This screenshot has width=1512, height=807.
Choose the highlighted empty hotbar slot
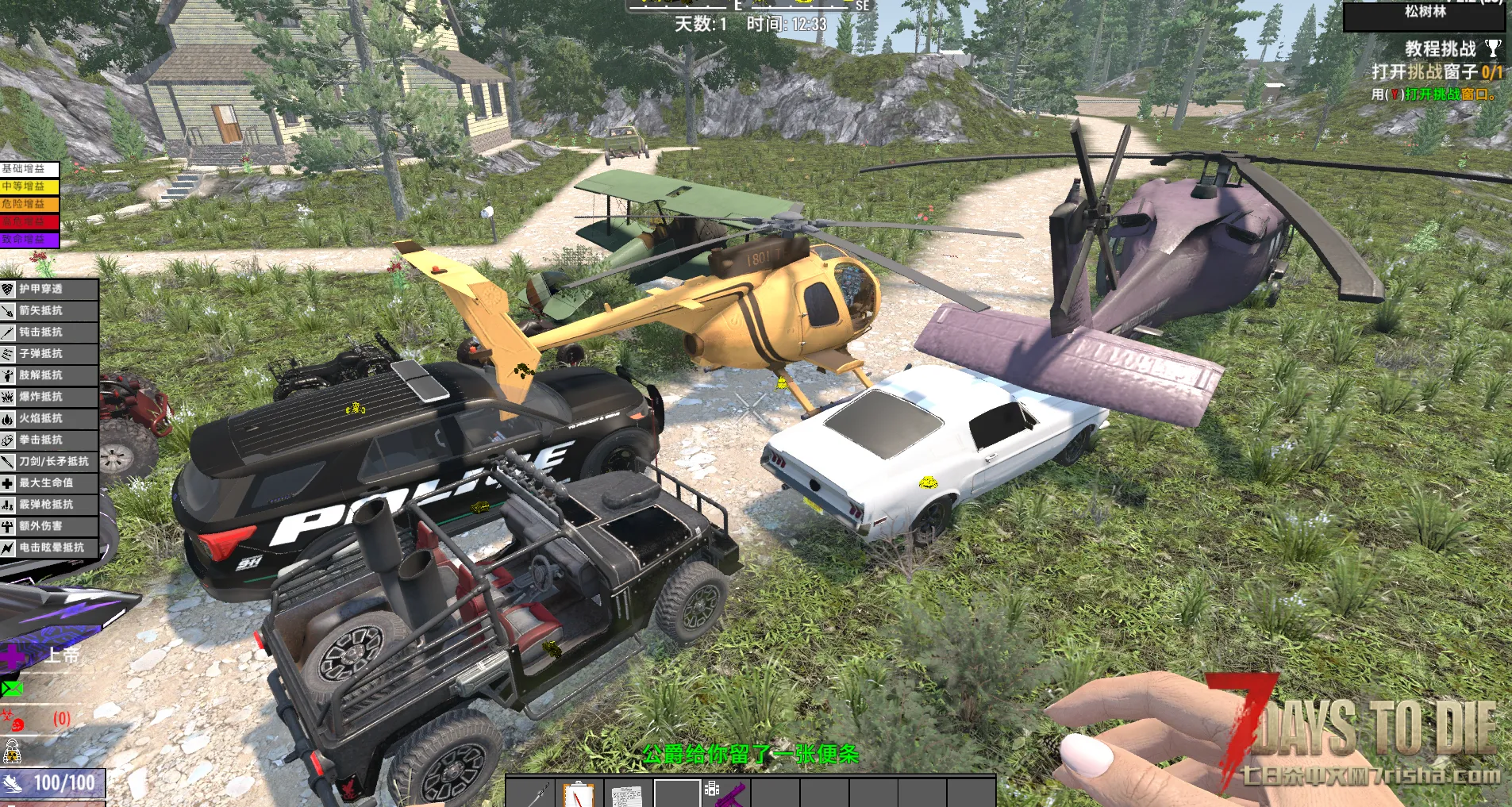tap(676, 793)
